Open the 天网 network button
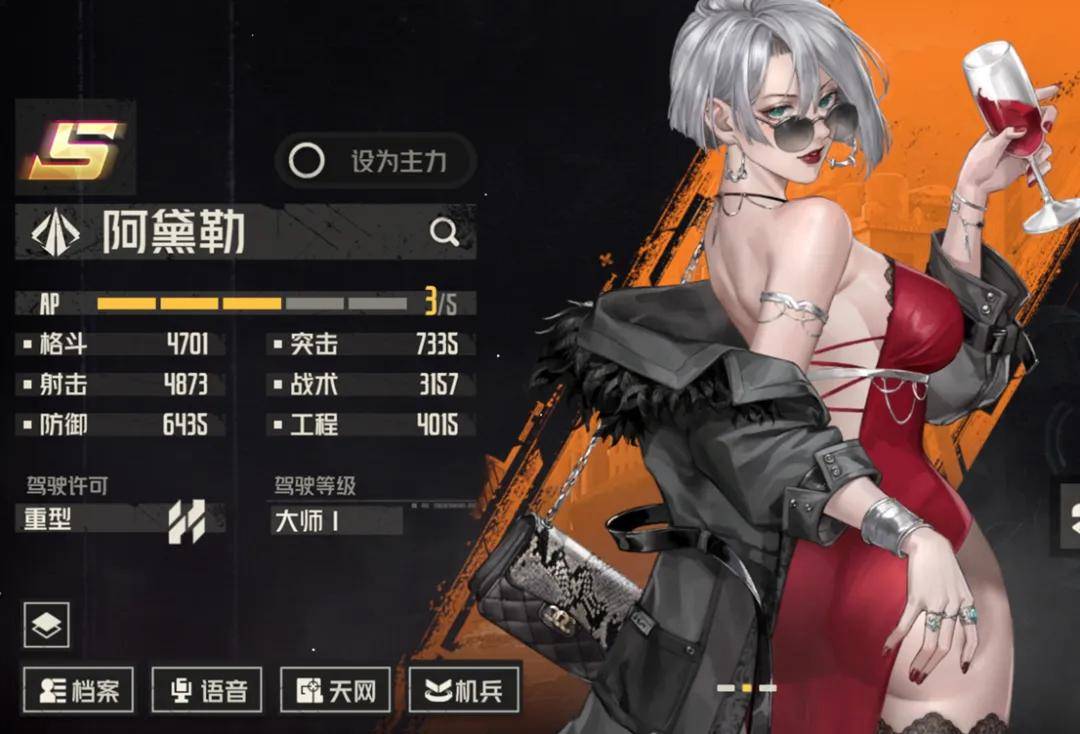 (336, 690)
